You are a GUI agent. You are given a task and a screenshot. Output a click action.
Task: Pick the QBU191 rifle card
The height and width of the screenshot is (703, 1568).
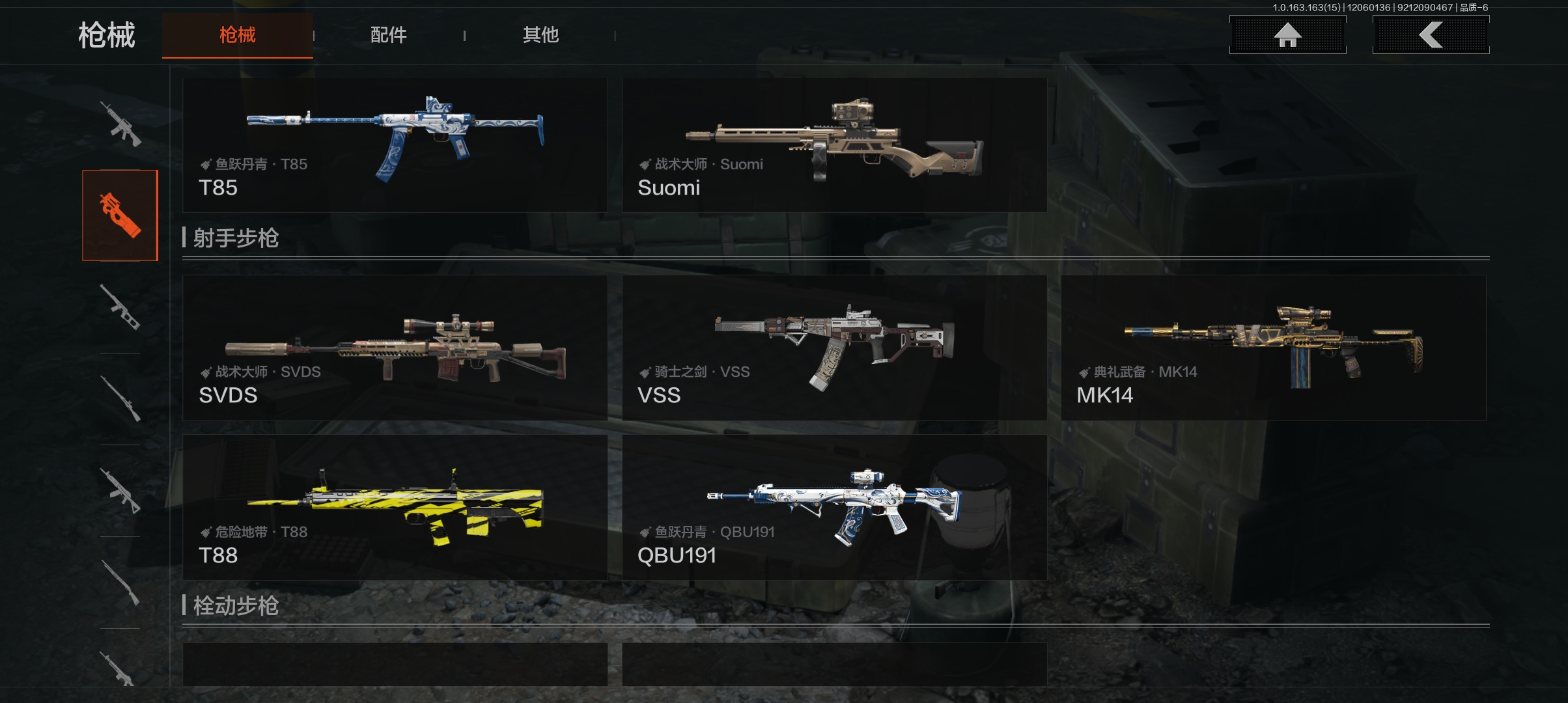coord(834,507)
